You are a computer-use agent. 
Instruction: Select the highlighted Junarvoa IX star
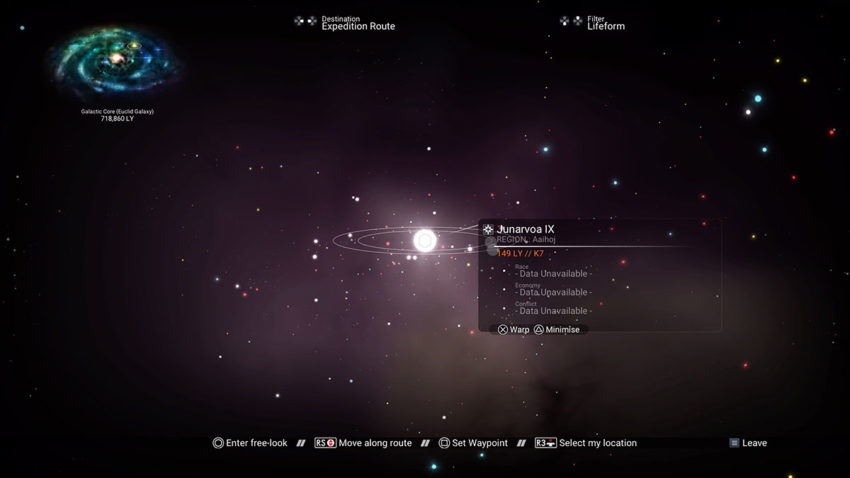tap(425, 240)
